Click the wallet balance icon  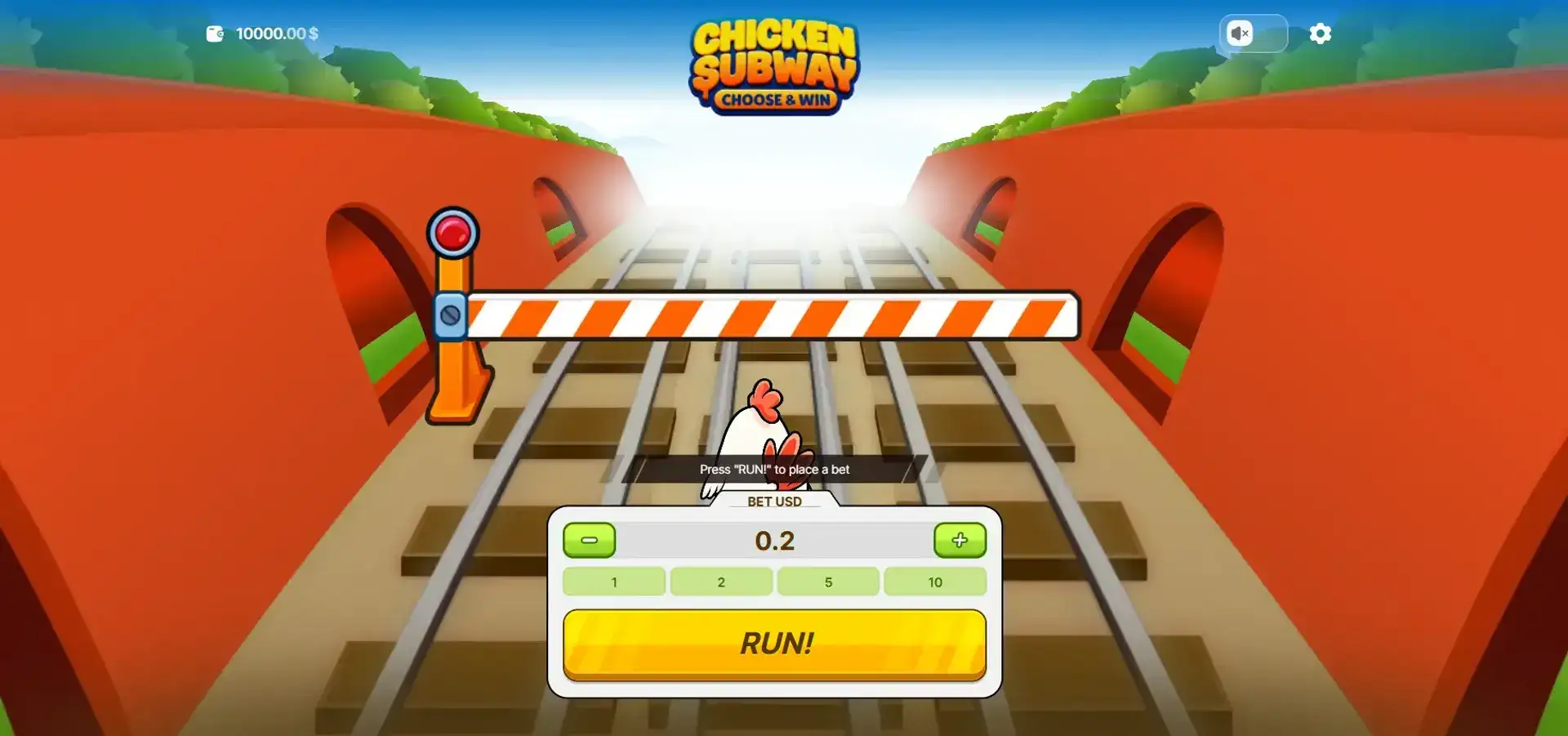pos(215,33)
